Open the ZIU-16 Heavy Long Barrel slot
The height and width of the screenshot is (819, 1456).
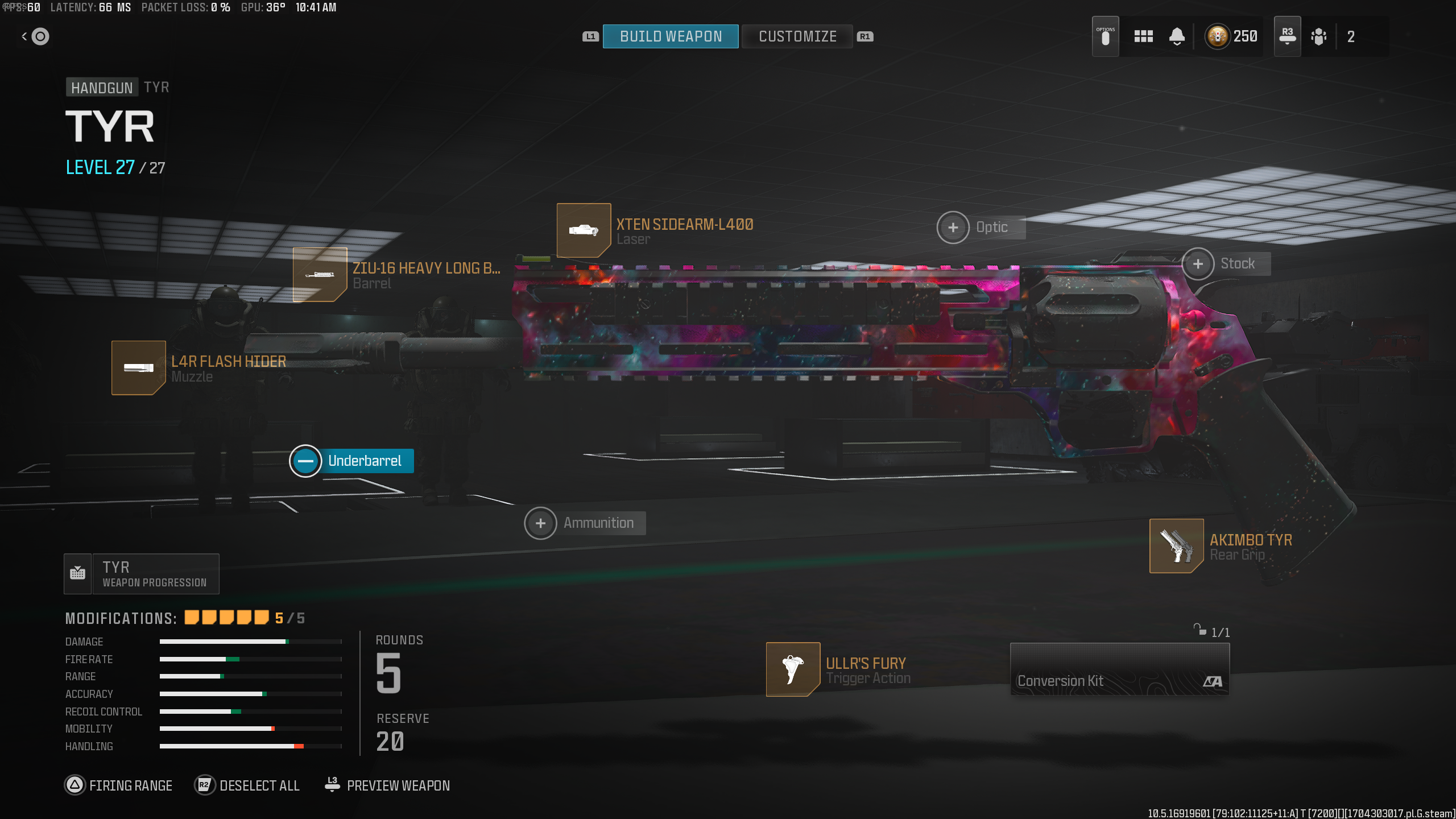[x=320, y=275]
